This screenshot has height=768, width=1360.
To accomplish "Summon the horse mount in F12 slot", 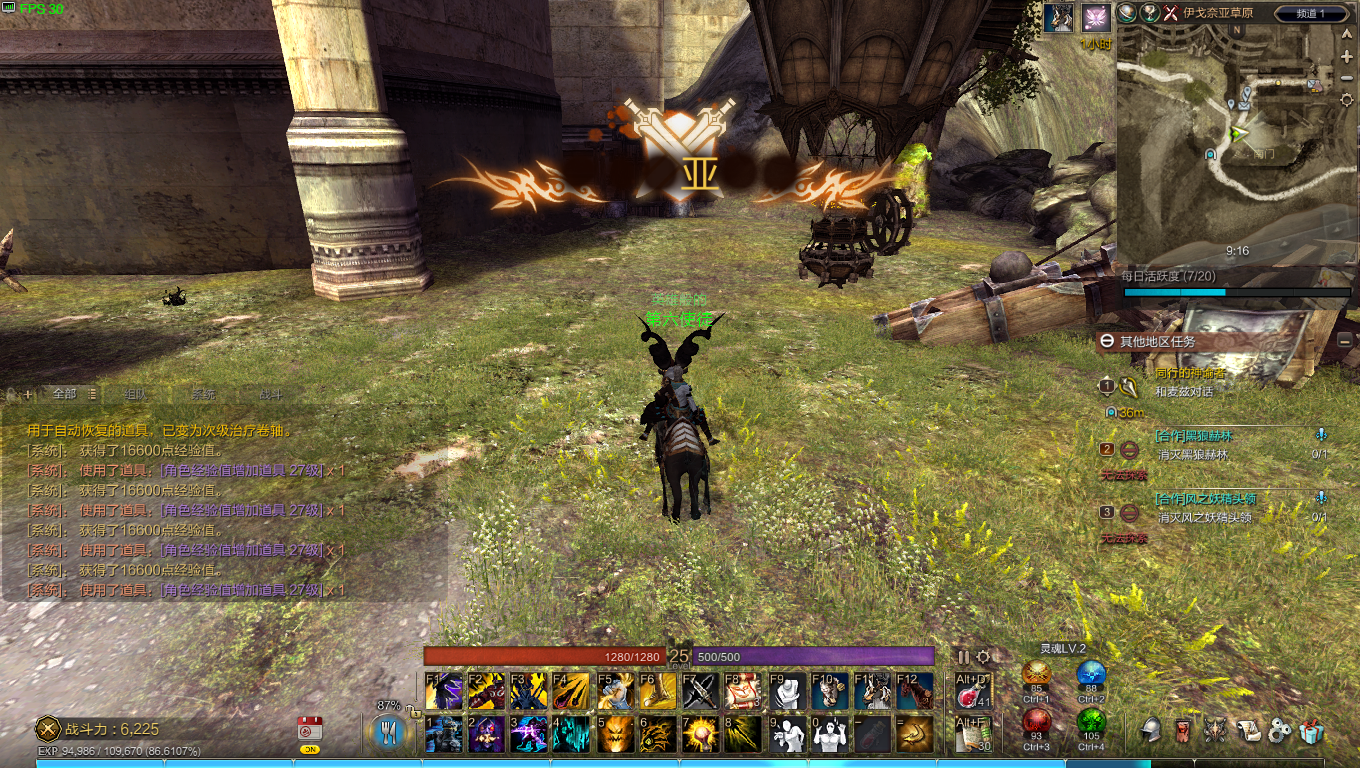I will pyautogui.click(x=915, y=690).
